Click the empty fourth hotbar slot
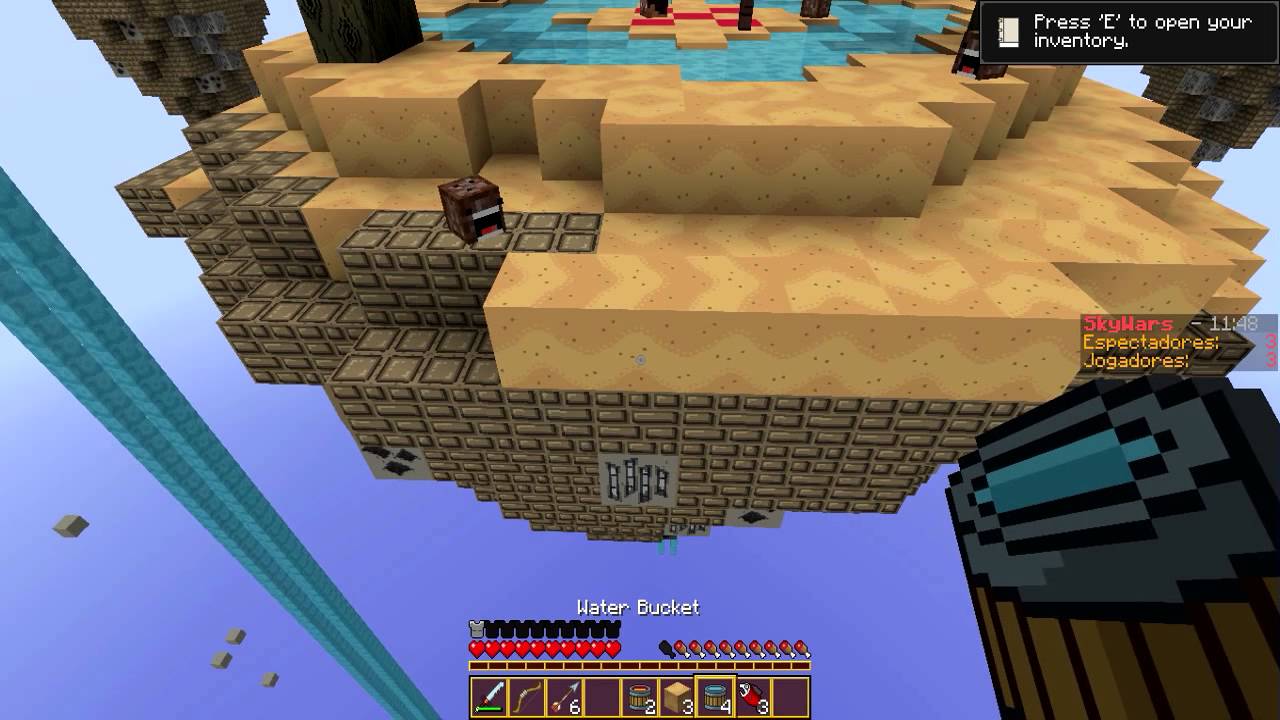The height and width of the screenshot is (720, 1280). (602, 696)
